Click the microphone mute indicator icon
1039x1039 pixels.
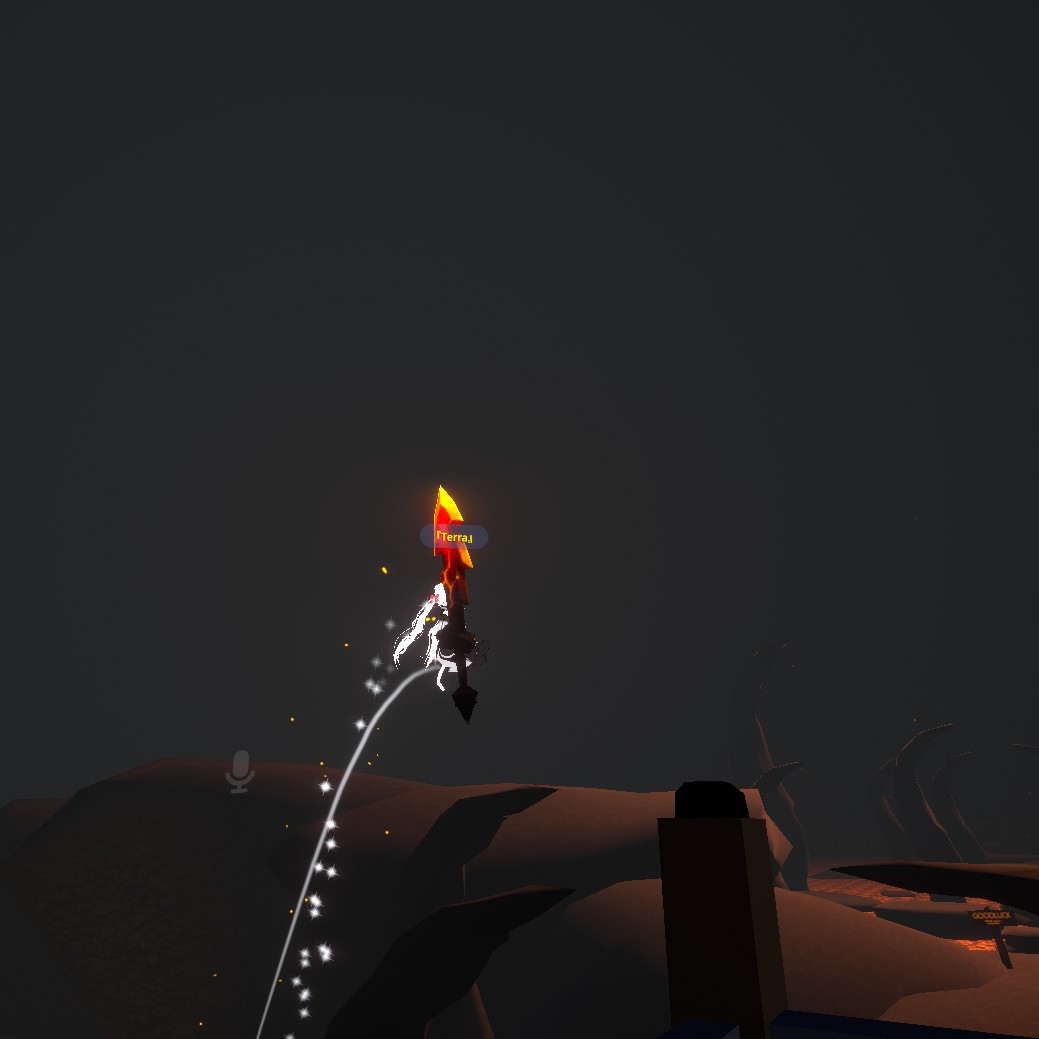pyautogui.click(x=240, y=771)
